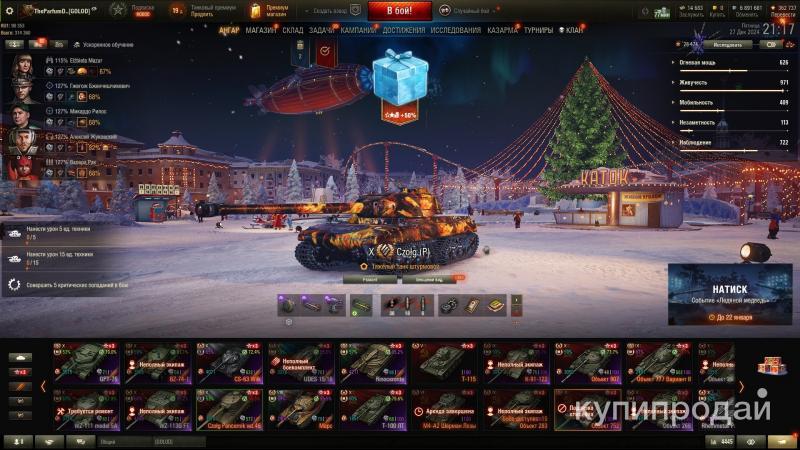This screenshot has width=800, height=450.
Task: Open the Натиск event banner
Action: point(730,297)
